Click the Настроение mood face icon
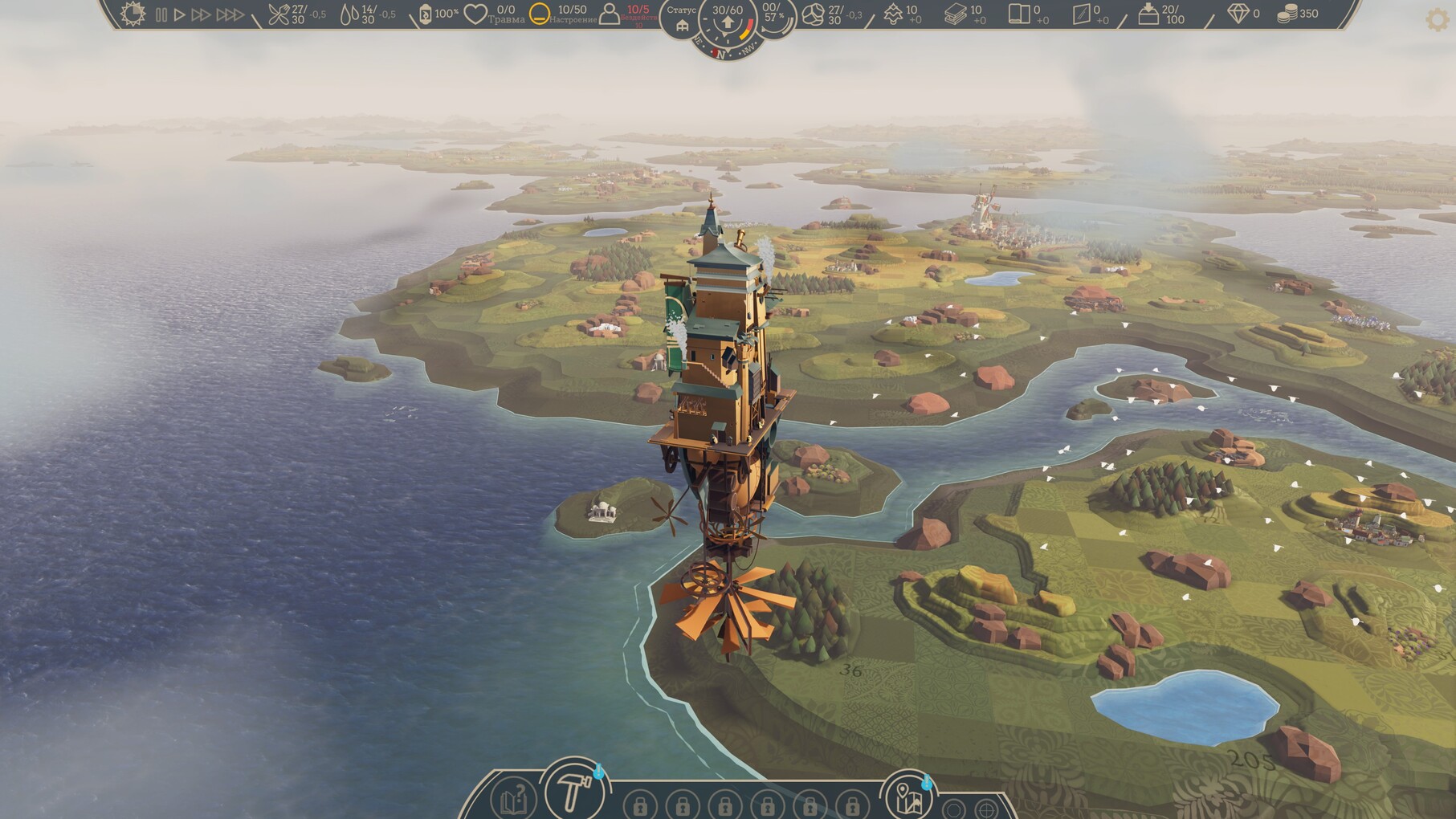 coord(540,14)
